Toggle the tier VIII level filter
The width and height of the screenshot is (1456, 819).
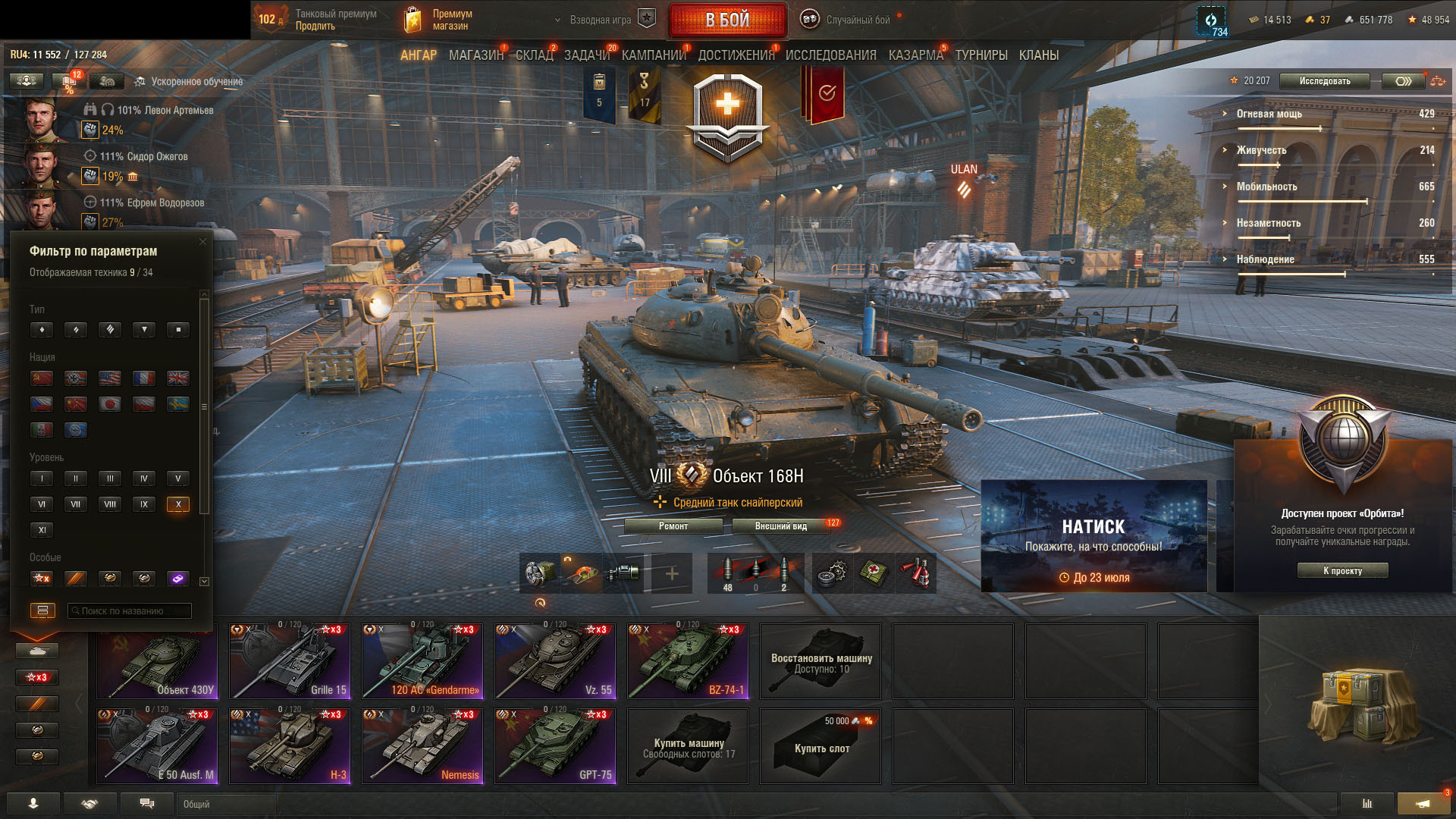(110, 504)
